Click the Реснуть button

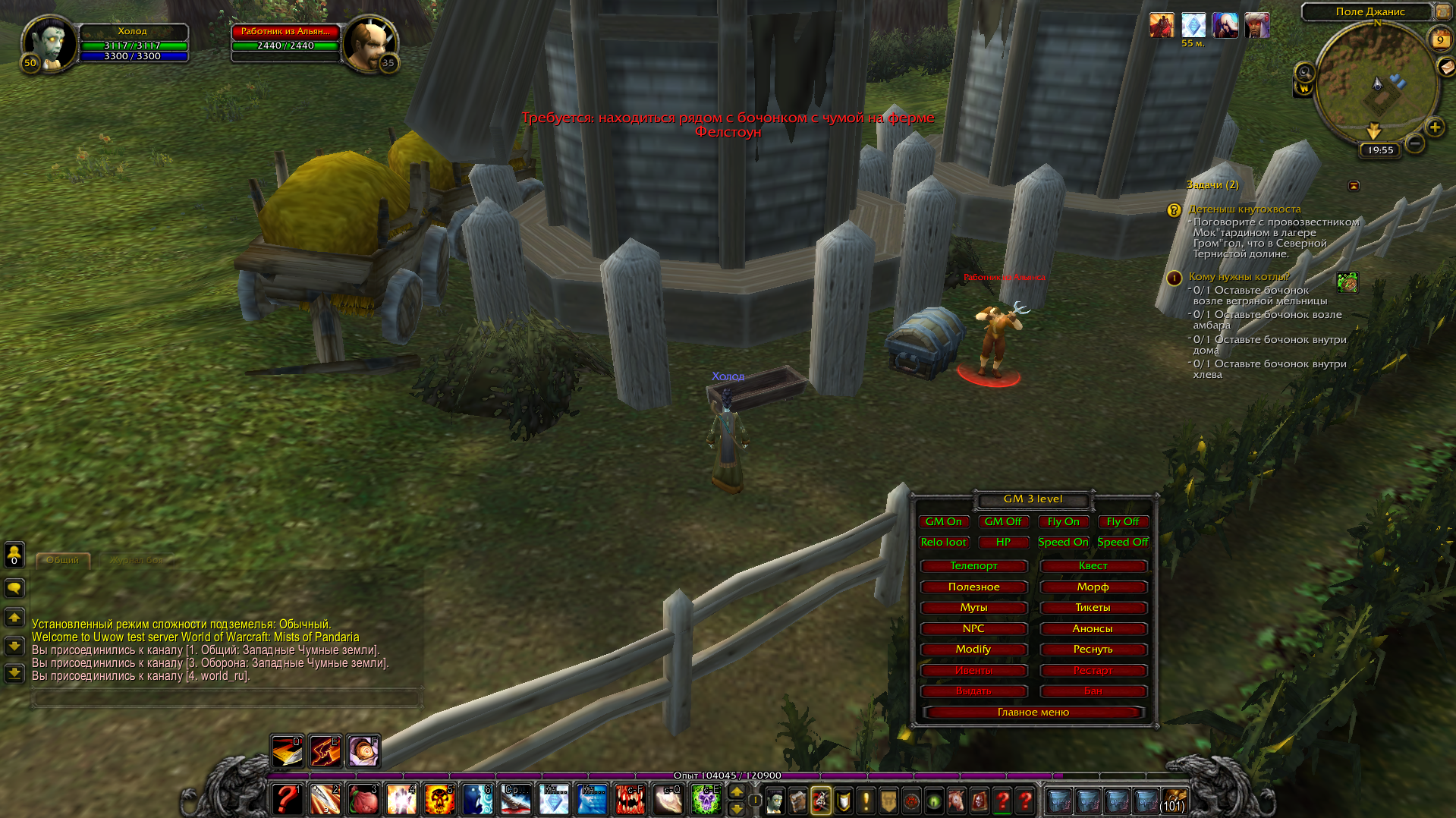[x=1093, y=649]
